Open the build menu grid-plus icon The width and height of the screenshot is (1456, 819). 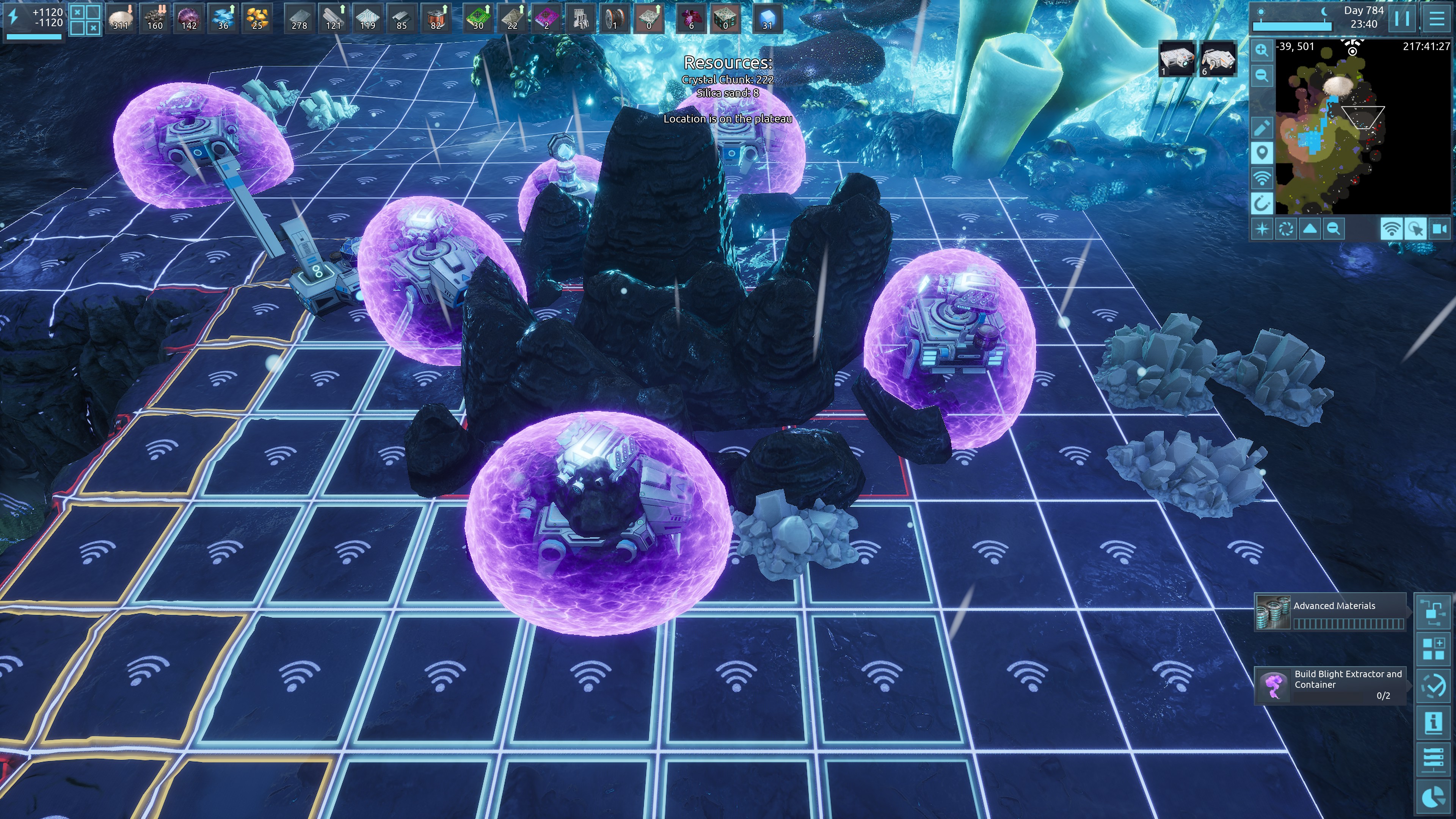[x=1433, y=648]
